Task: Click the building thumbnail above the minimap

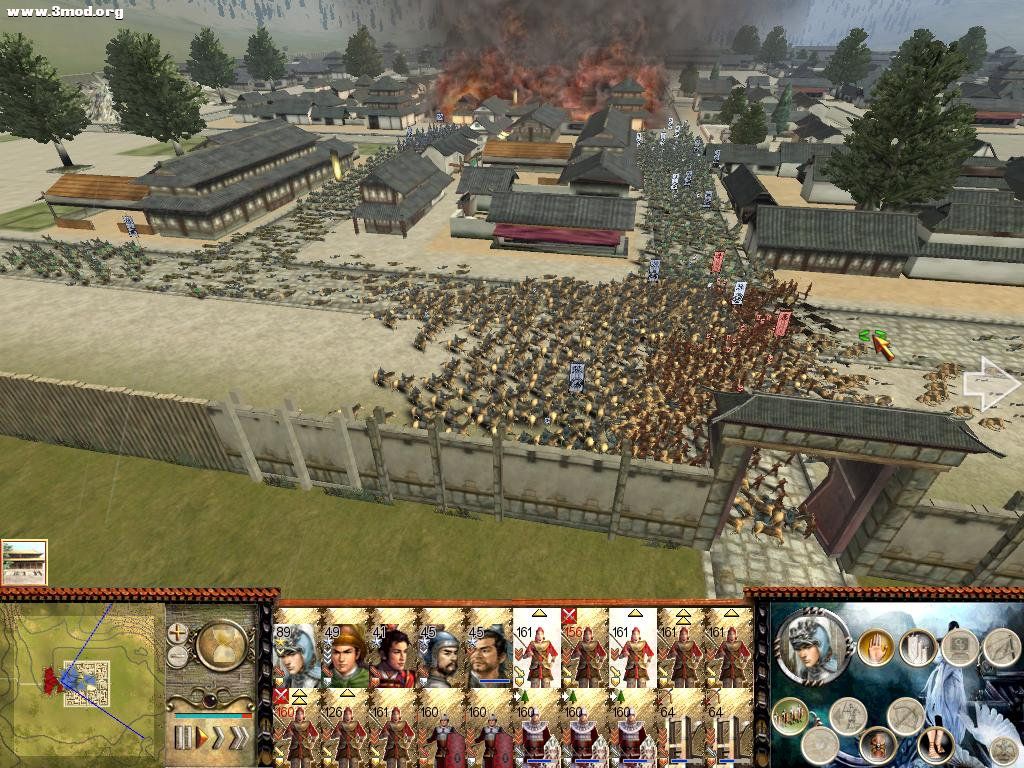Action: [x=24, y=562]
